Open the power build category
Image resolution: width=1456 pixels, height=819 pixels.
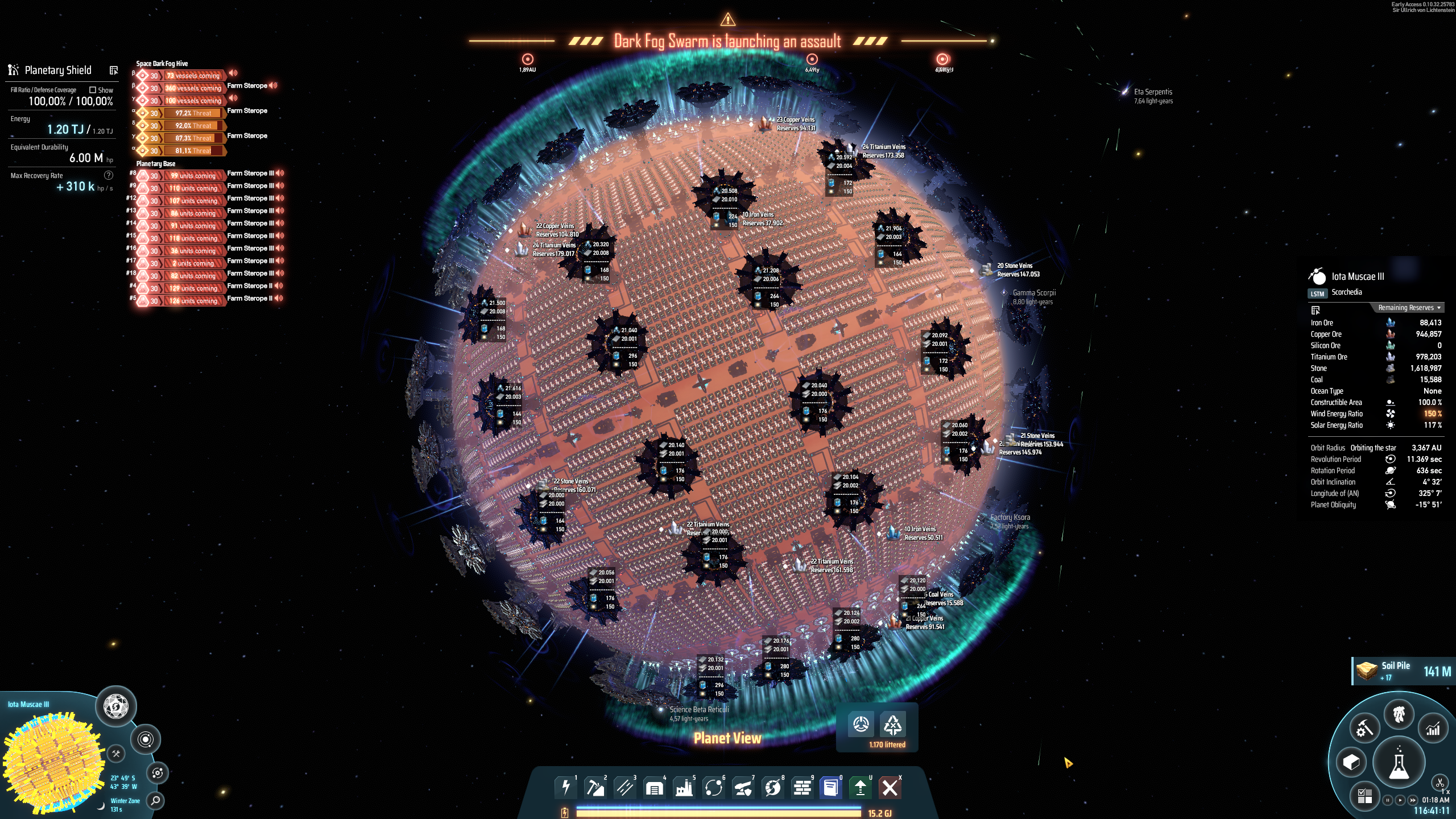coord(565,788)
